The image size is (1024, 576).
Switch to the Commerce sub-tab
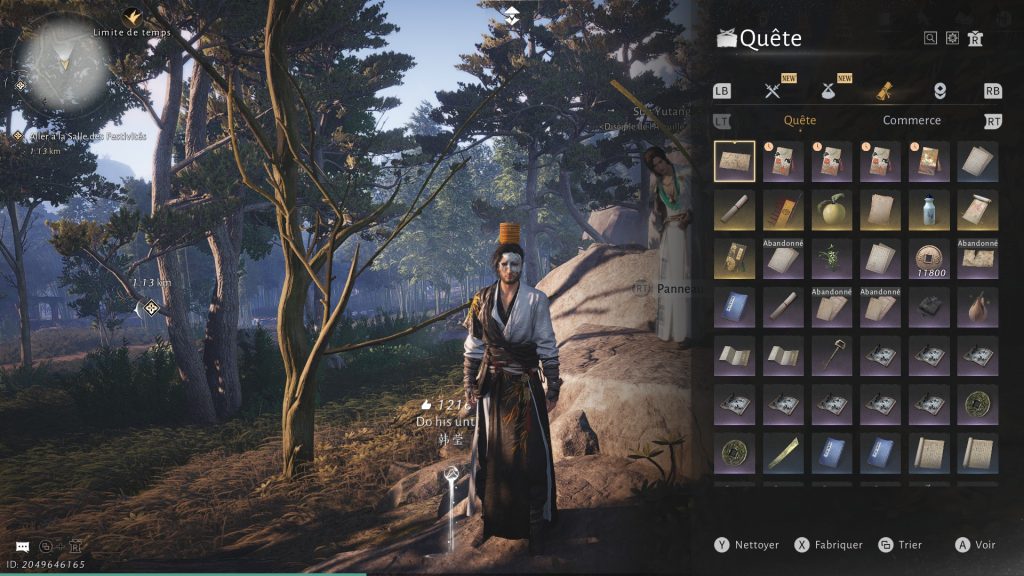911,120
